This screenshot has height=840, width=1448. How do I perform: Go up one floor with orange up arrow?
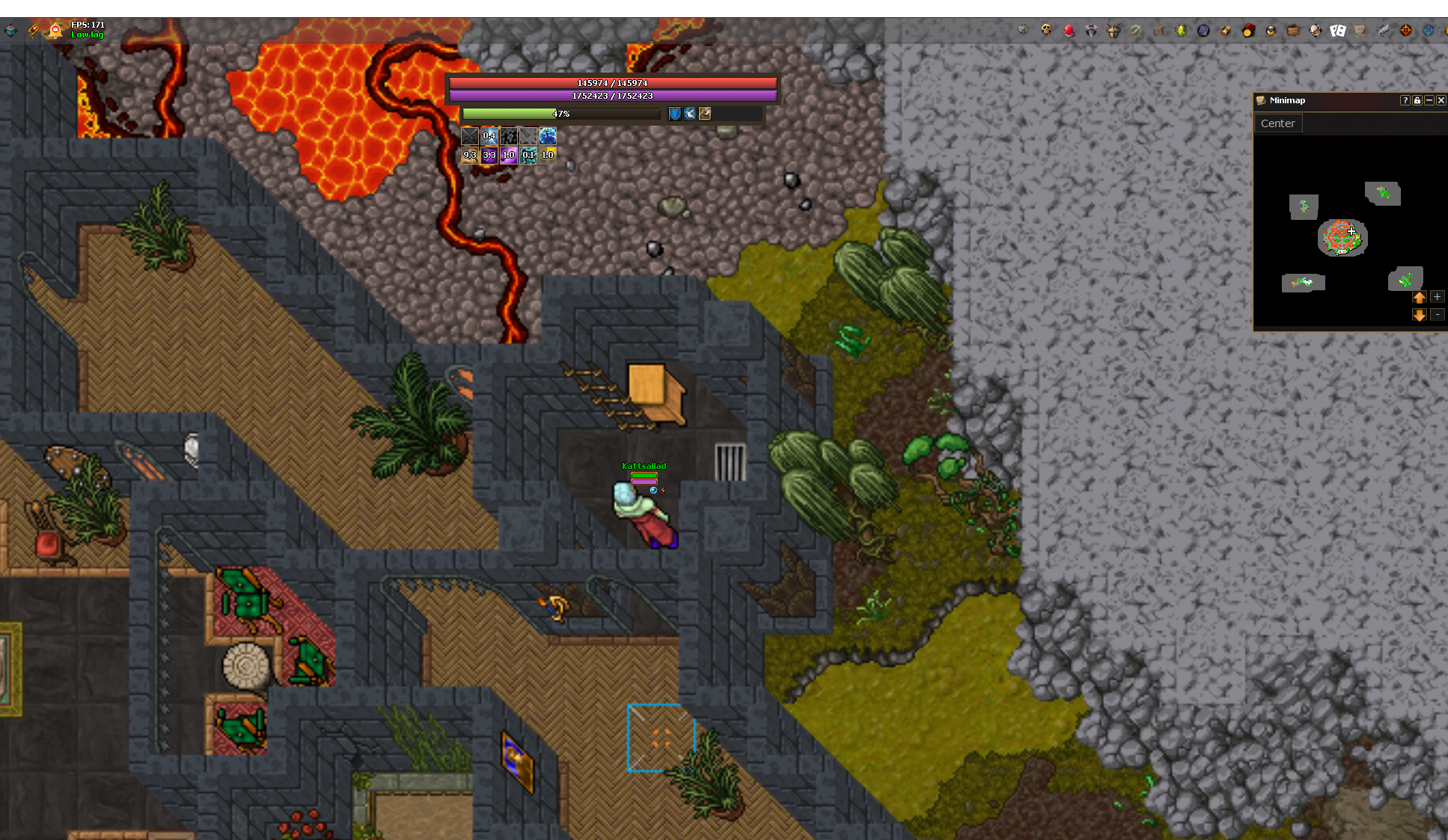point(1419,297)
